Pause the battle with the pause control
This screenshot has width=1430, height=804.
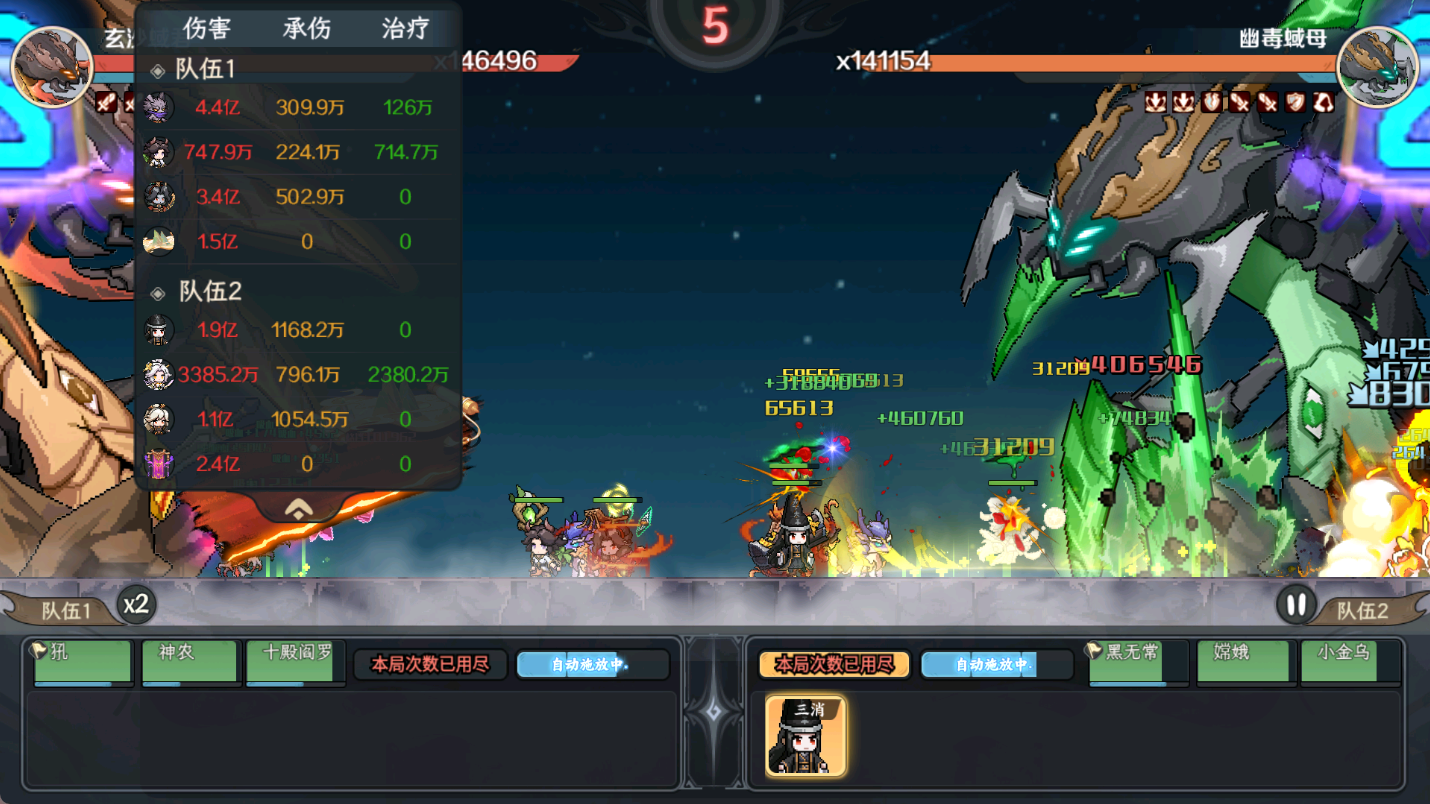[1297, 605]
